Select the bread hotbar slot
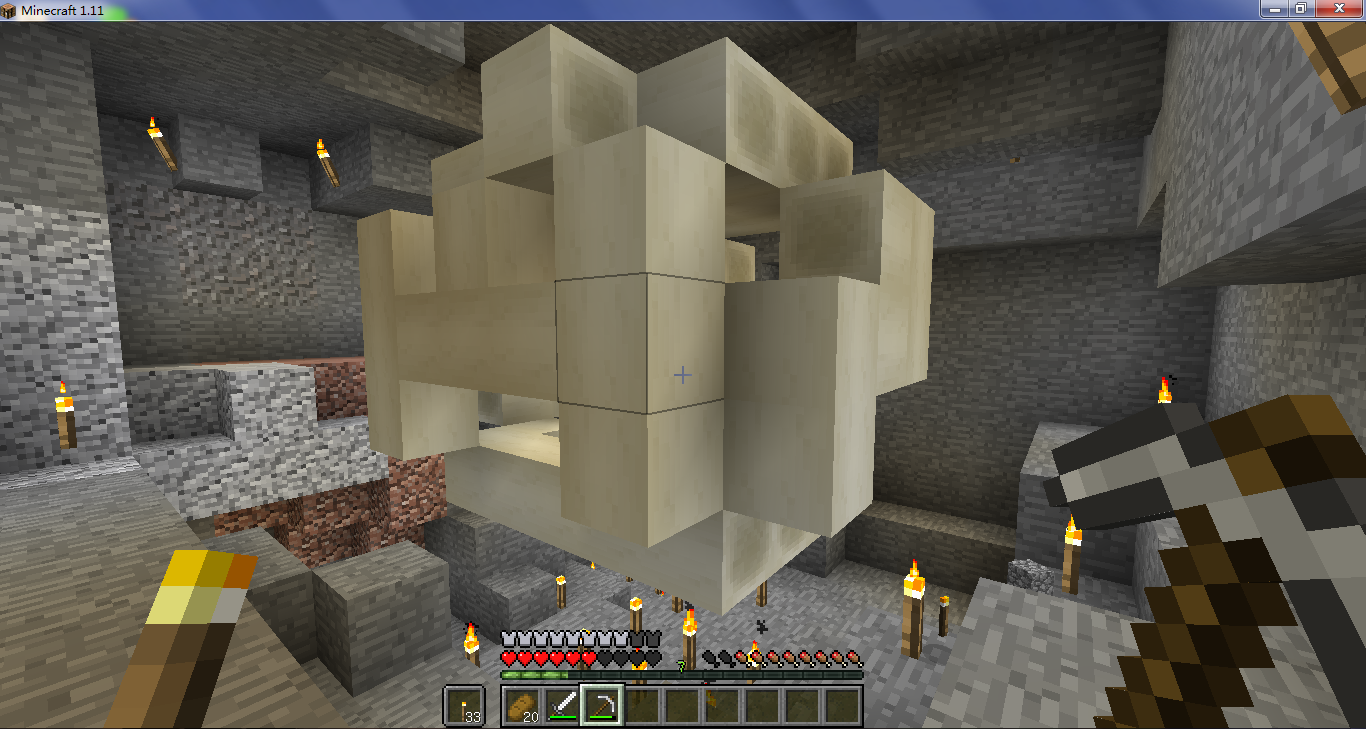The image size is (1366, 729). (522, 706)
